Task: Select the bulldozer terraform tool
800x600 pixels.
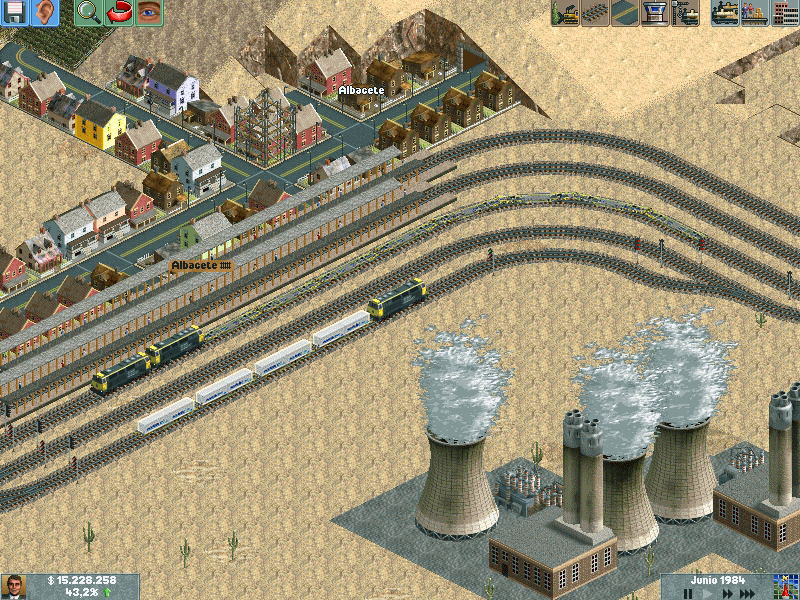Action: click(566, 13)
